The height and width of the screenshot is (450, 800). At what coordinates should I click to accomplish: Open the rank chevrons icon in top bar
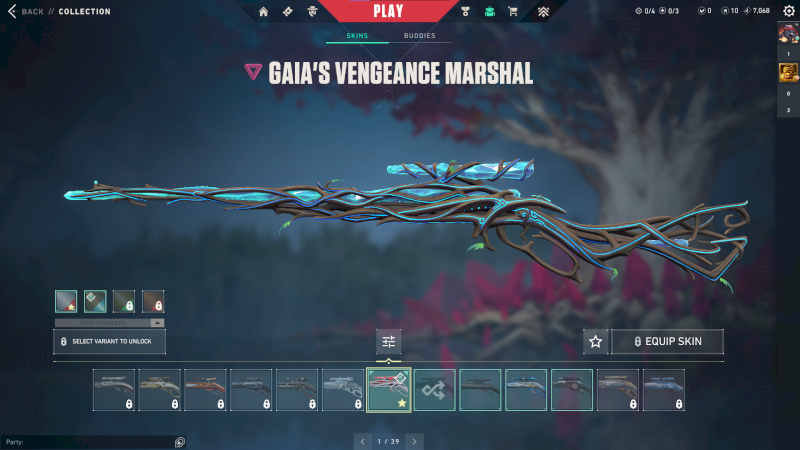click(x=543, y=12)
